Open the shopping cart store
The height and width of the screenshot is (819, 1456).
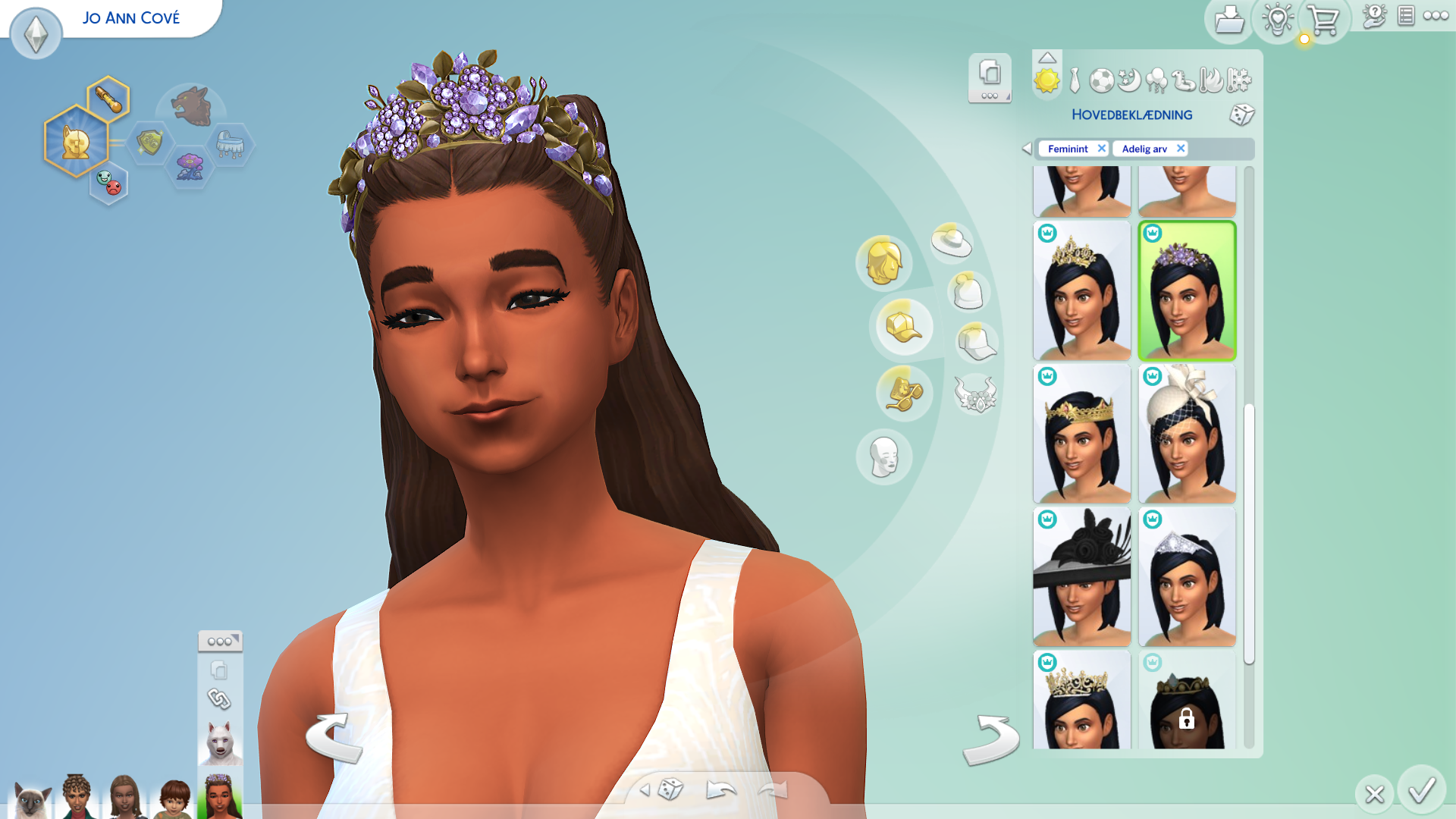click(x=1323, y=20)
